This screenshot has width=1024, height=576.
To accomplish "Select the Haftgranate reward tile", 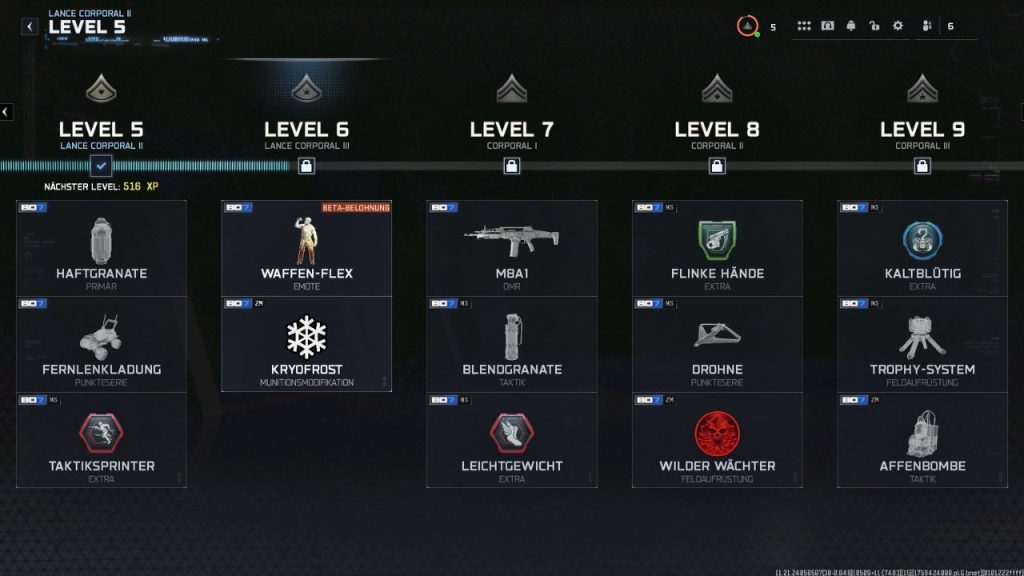I will click(101, 248).
